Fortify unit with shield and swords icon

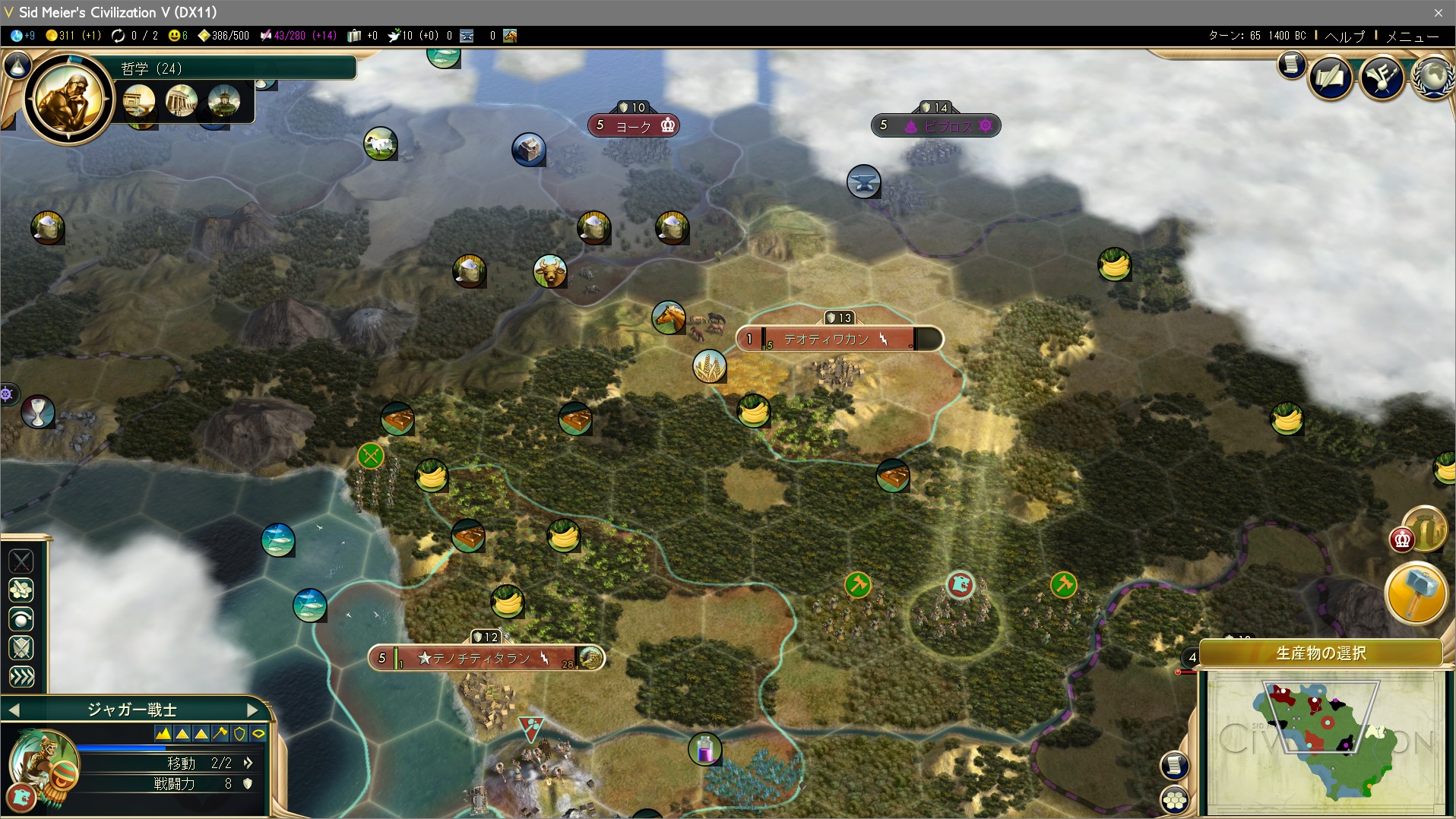(x=21, y=647)
